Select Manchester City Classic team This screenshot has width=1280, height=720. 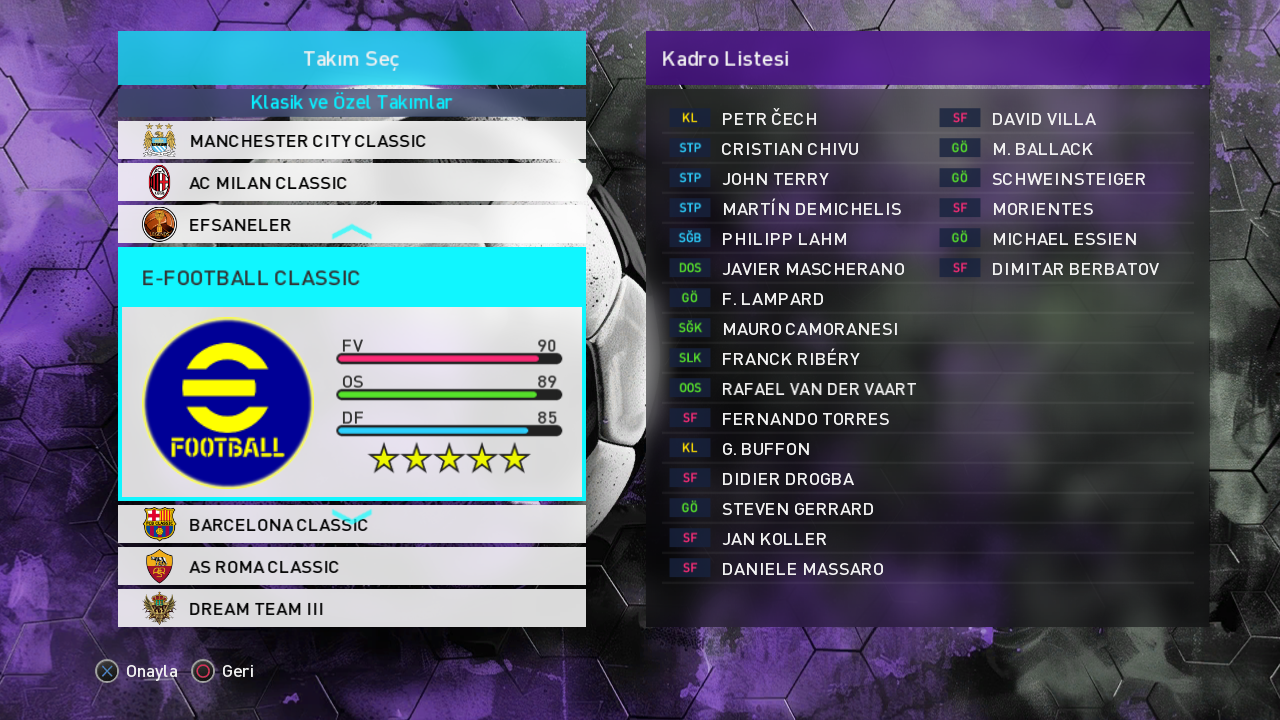click(x=351, y=141)
